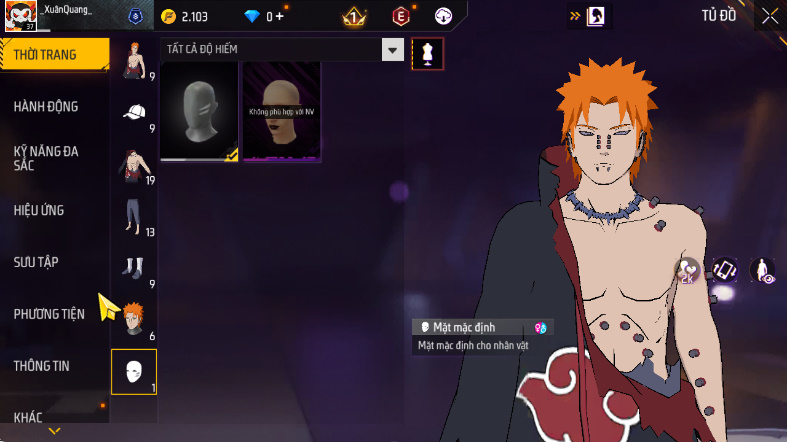Open the pants subcategory

(x=133, y=217)
